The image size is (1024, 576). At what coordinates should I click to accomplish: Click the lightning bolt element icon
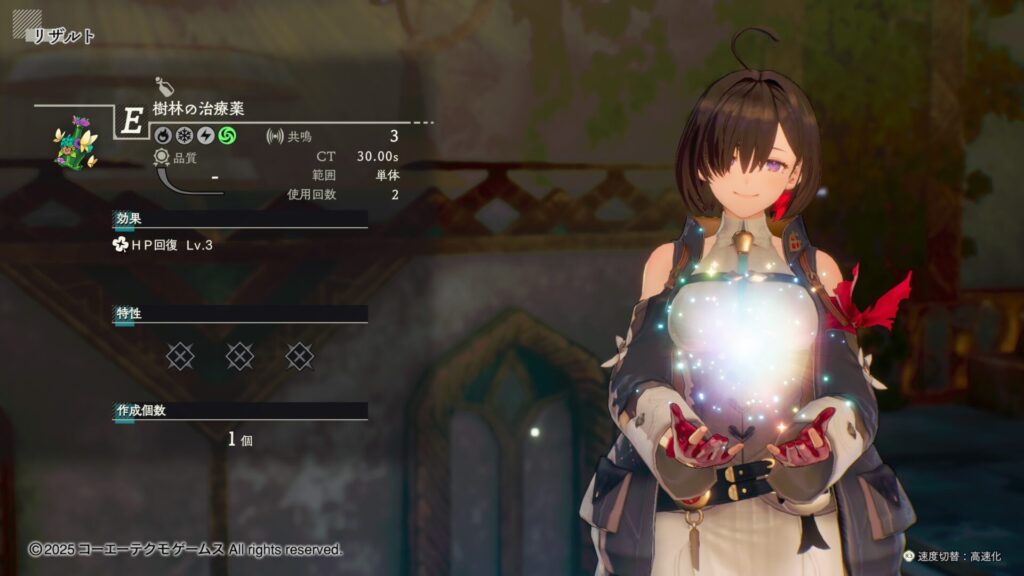click(205, 135)
